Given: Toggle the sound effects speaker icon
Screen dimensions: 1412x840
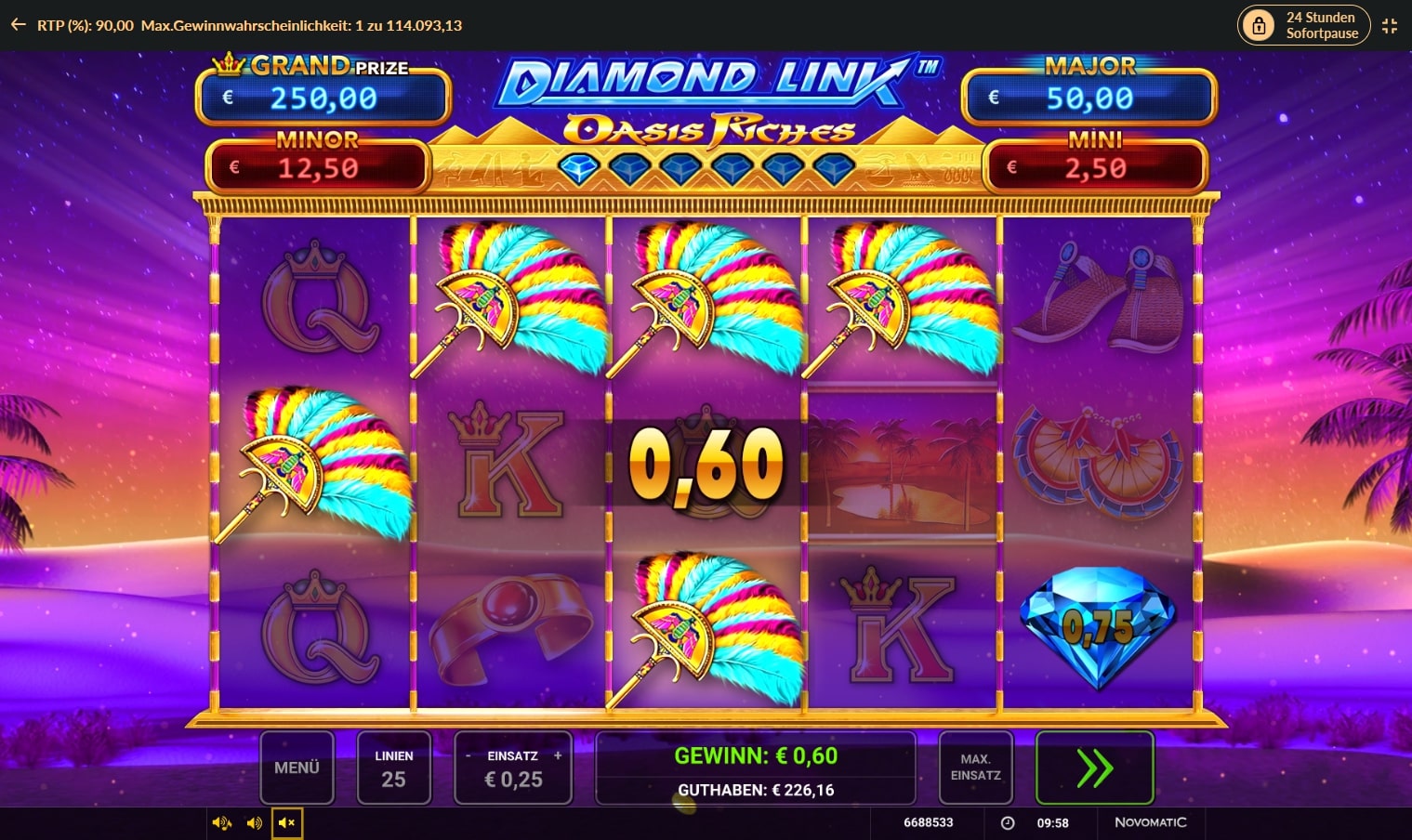Looking at the screenshot, I should coord(253,822).
